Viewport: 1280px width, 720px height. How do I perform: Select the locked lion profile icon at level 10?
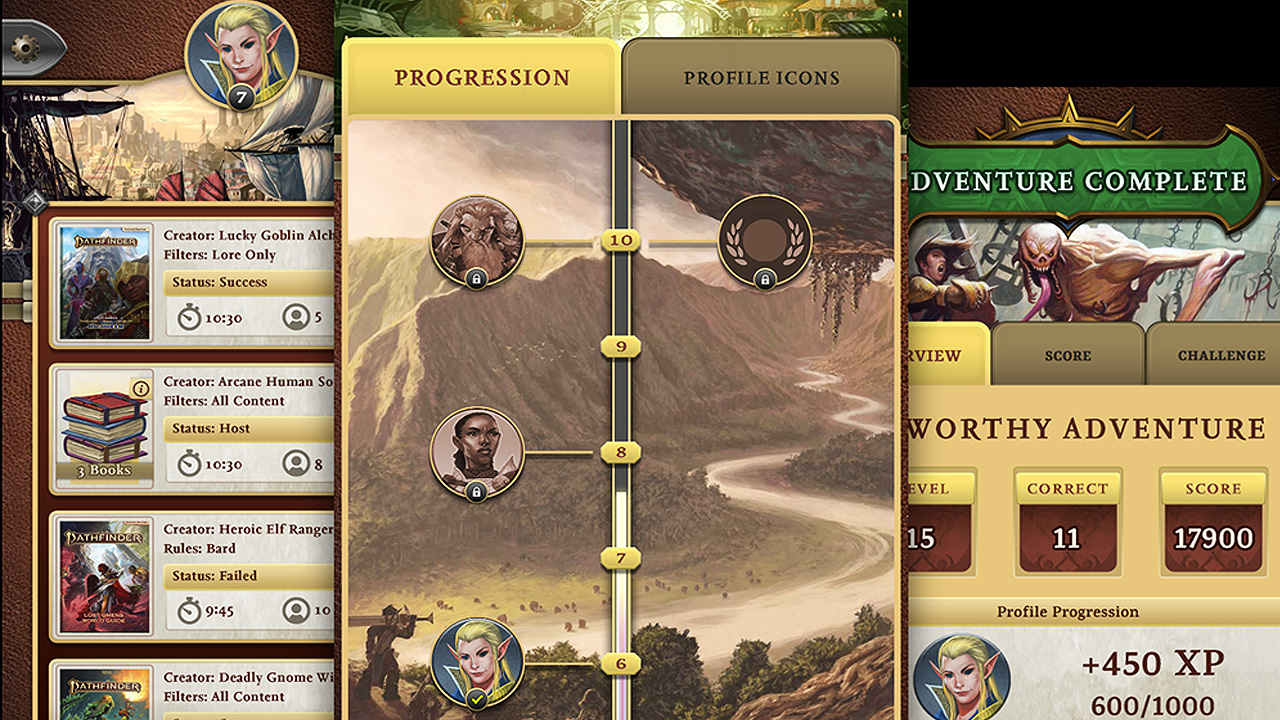pyautogui.click(x=475, y=240)
